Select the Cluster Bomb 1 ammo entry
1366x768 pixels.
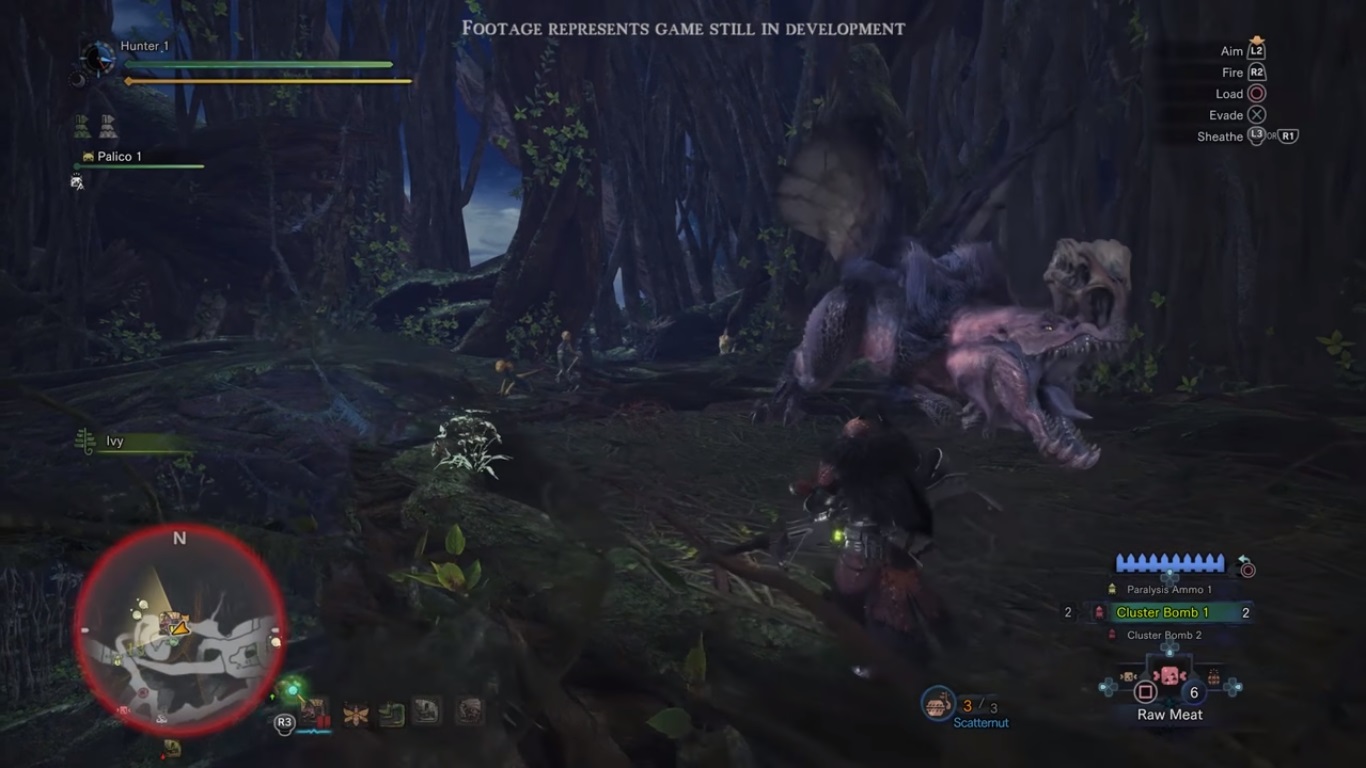tap(1162, 612)
